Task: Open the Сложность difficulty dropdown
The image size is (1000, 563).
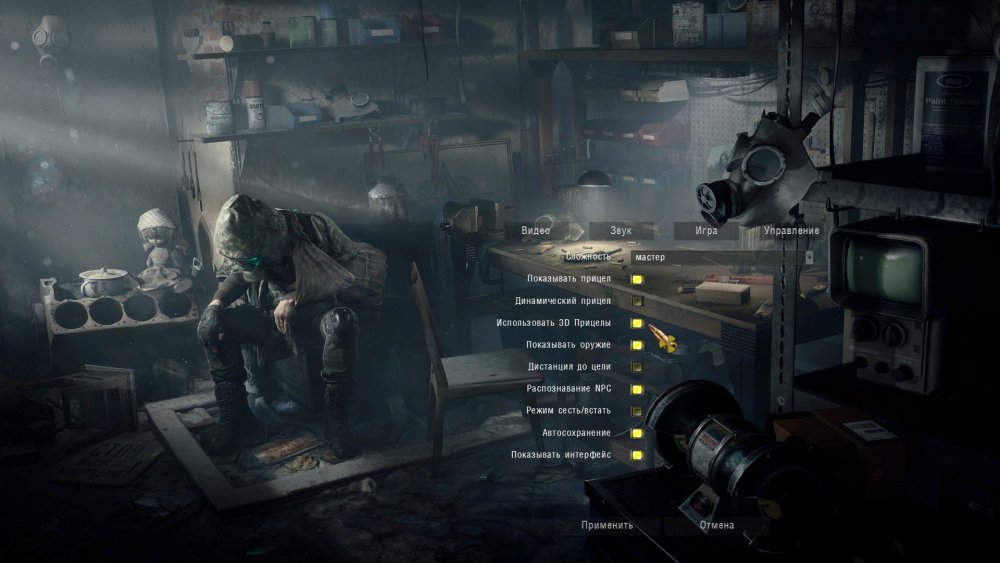Action: coord(720,257)
